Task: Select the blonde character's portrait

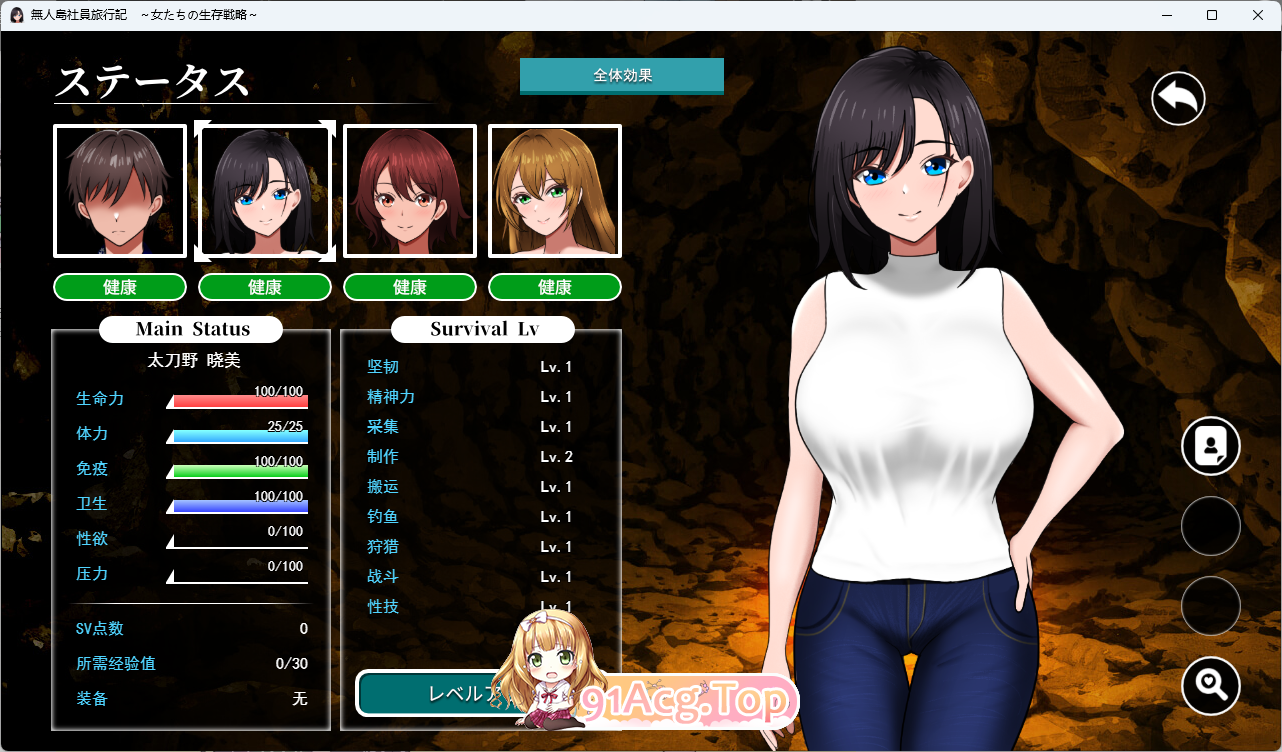Action: [x=554, y=190]
